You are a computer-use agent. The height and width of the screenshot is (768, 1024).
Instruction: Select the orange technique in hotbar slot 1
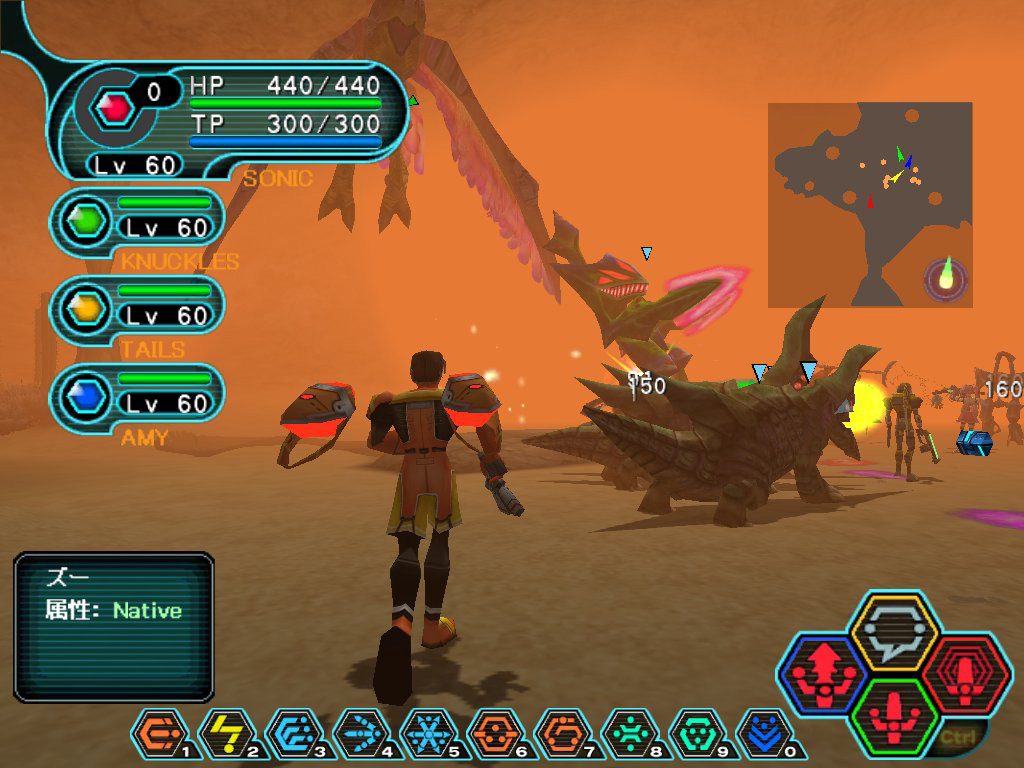coord(157,733)
